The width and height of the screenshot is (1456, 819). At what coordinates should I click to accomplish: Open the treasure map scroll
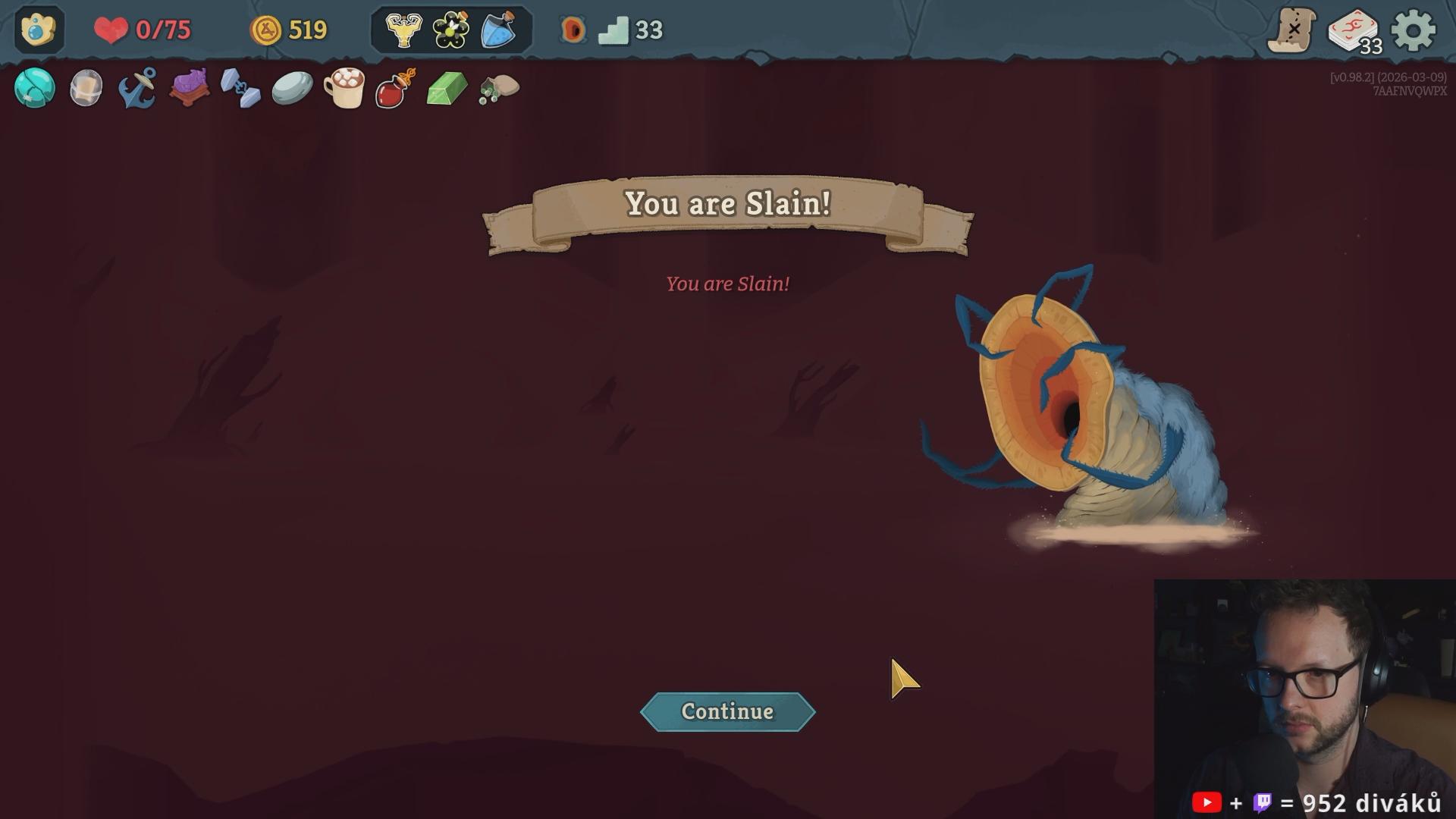pyautogui.click(x=1292, y=30)
